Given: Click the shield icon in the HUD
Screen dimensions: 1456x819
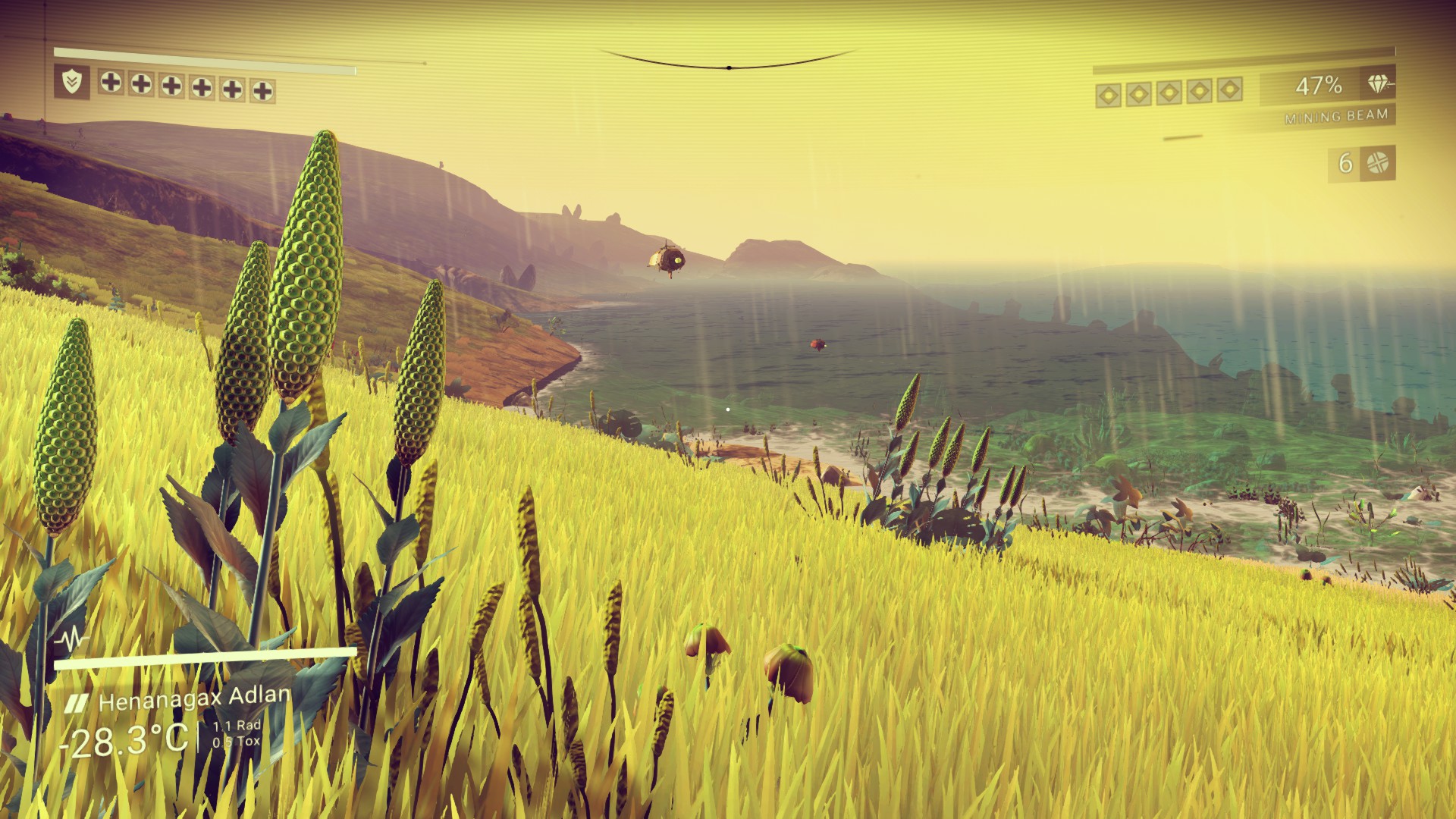Looking at the screenshot, I should [x=72, y=82].
